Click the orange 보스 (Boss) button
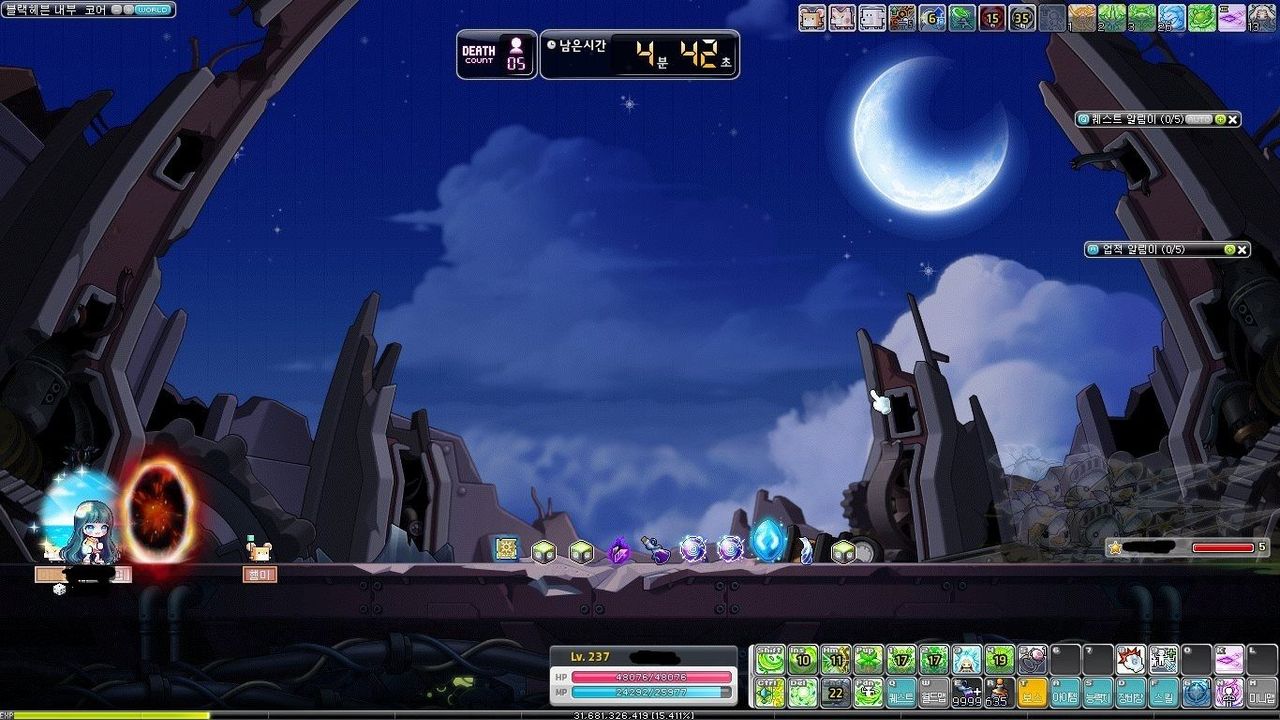The image size is (1280, 720). 1032,692
